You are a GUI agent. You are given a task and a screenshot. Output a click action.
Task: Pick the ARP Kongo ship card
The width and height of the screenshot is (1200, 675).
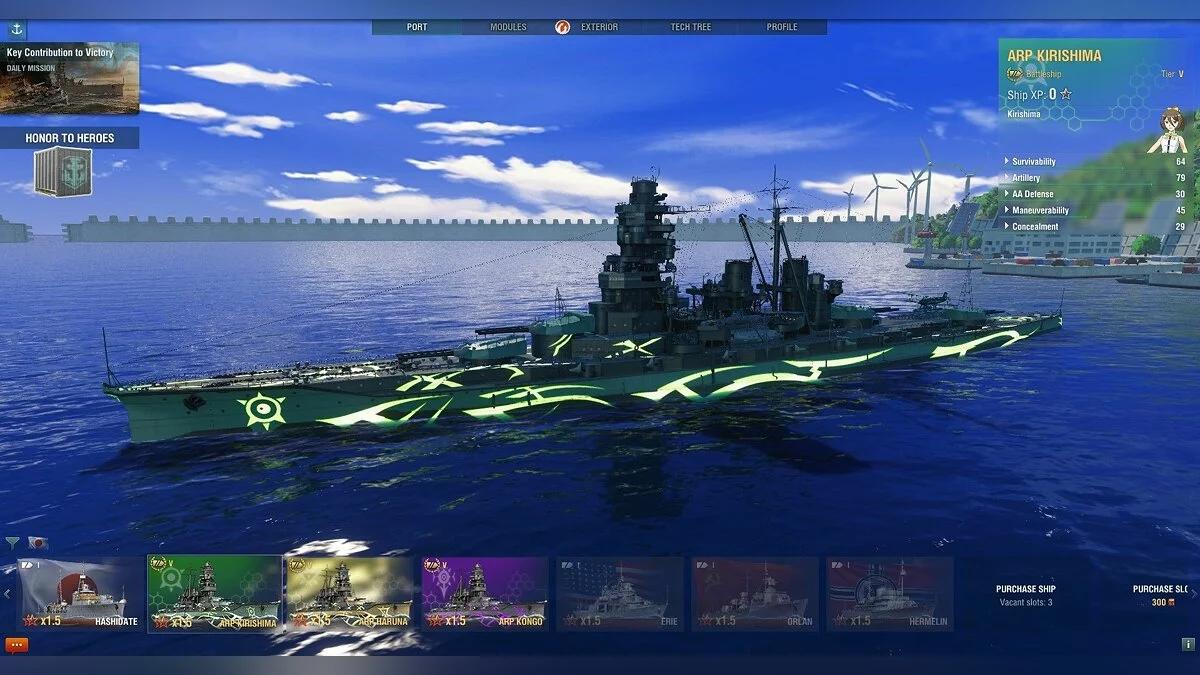485,594
